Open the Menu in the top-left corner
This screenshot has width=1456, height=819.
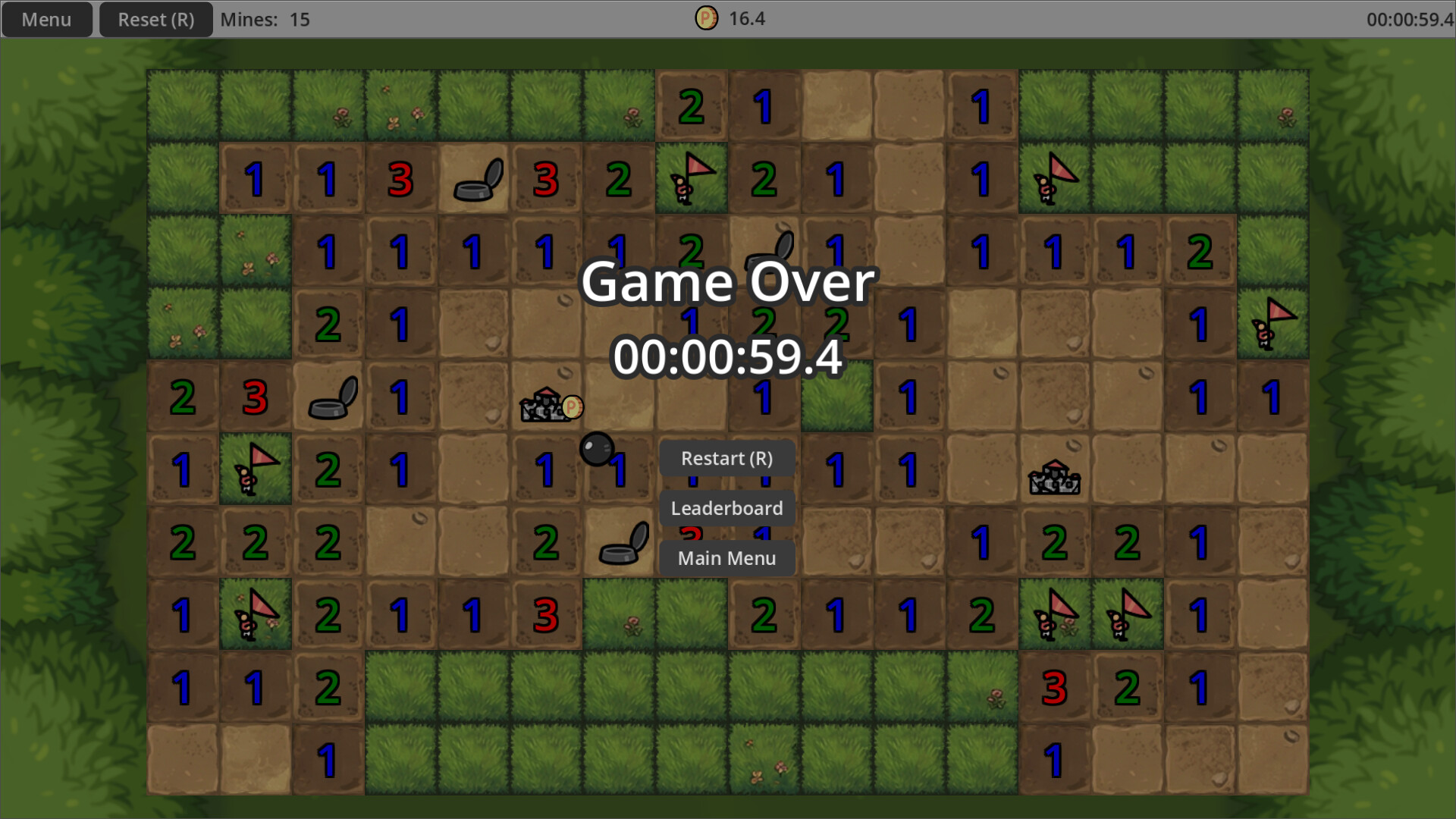tap(46, 19)
